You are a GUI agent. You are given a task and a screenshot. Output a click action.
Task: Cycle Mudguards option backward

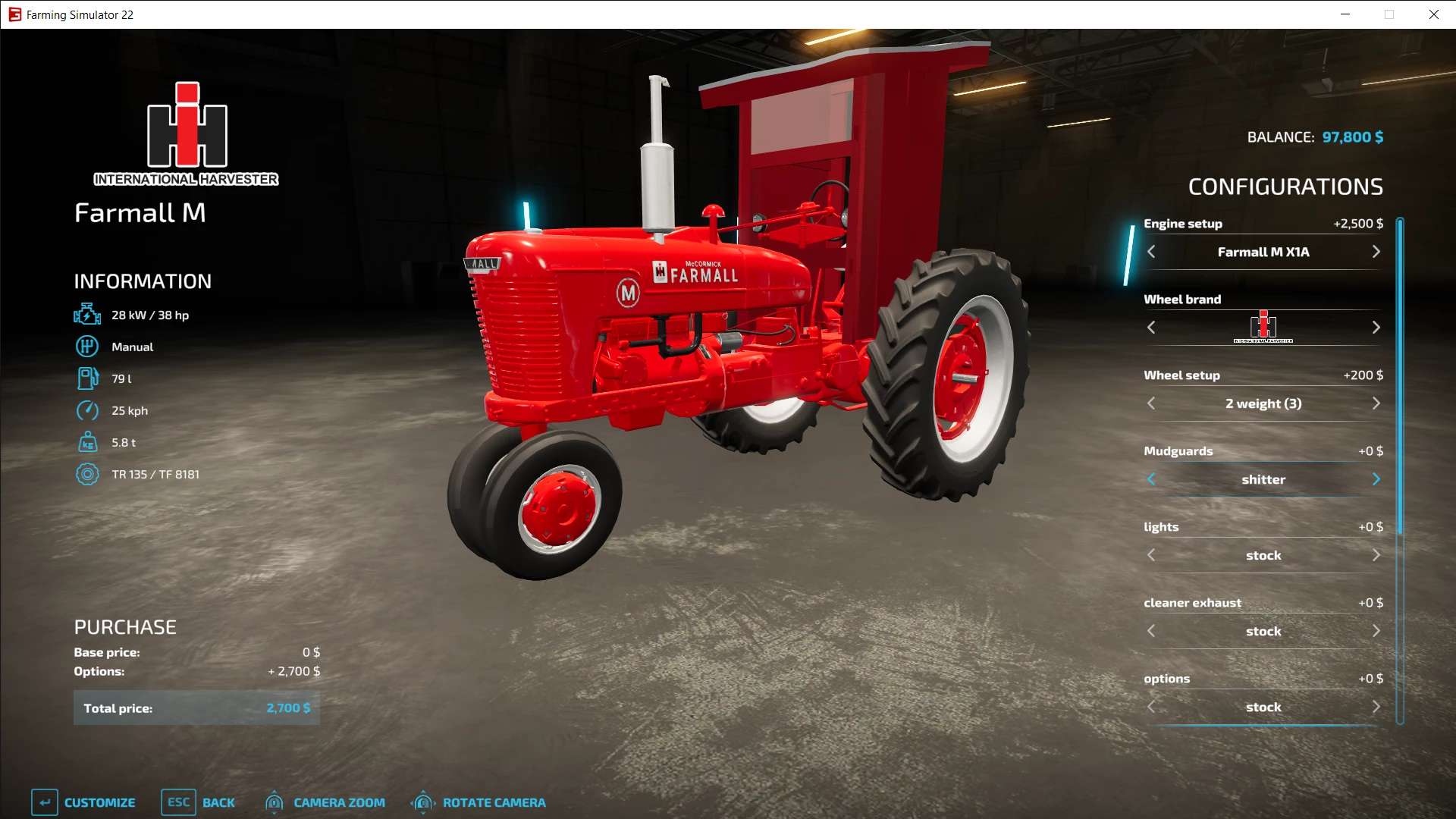pyautogui.click(x=1151, y=479)
